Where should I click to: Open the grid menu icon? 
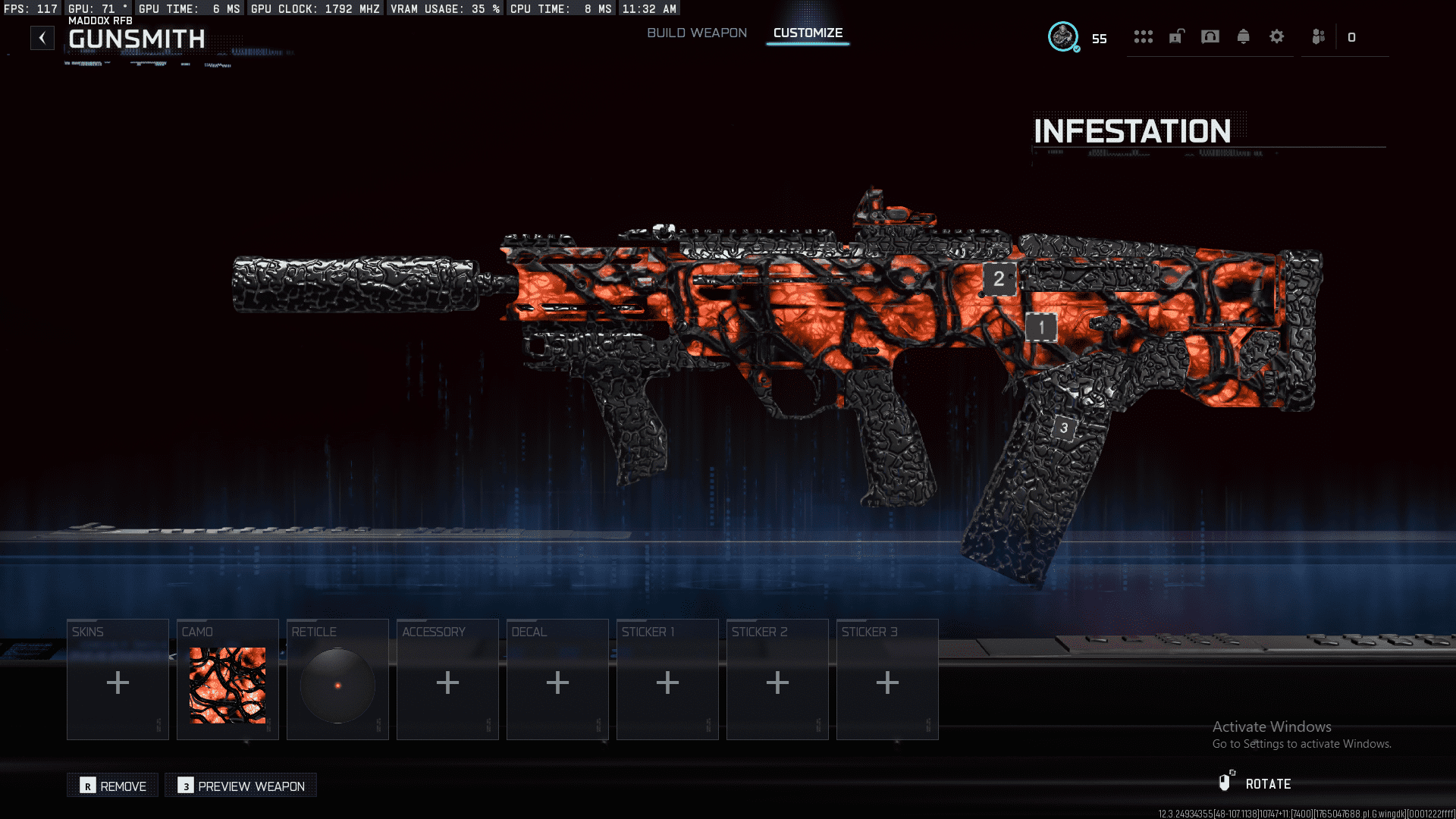tap(1143, 36)
